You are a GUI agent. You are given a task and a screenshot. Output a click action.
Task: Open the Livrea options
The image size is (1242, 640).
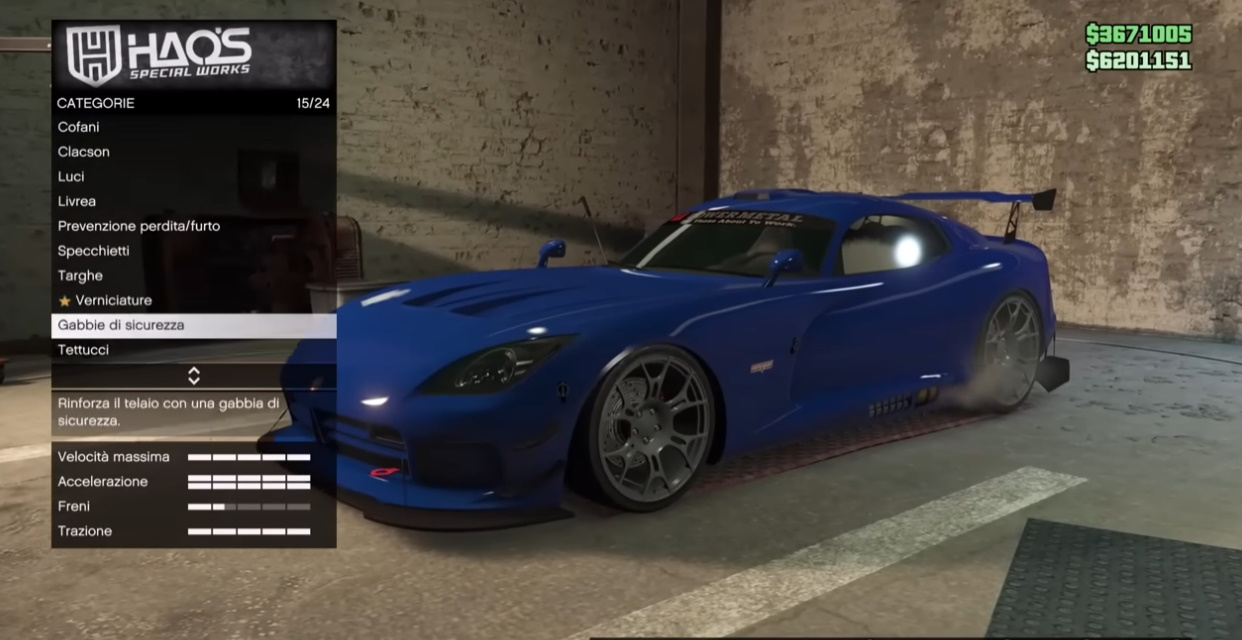click(193, 201)
